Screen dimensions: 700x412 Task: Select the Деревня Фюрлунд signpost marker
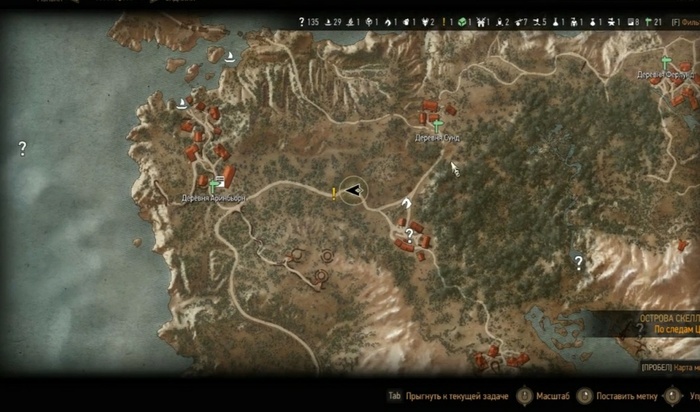(667, 62)
